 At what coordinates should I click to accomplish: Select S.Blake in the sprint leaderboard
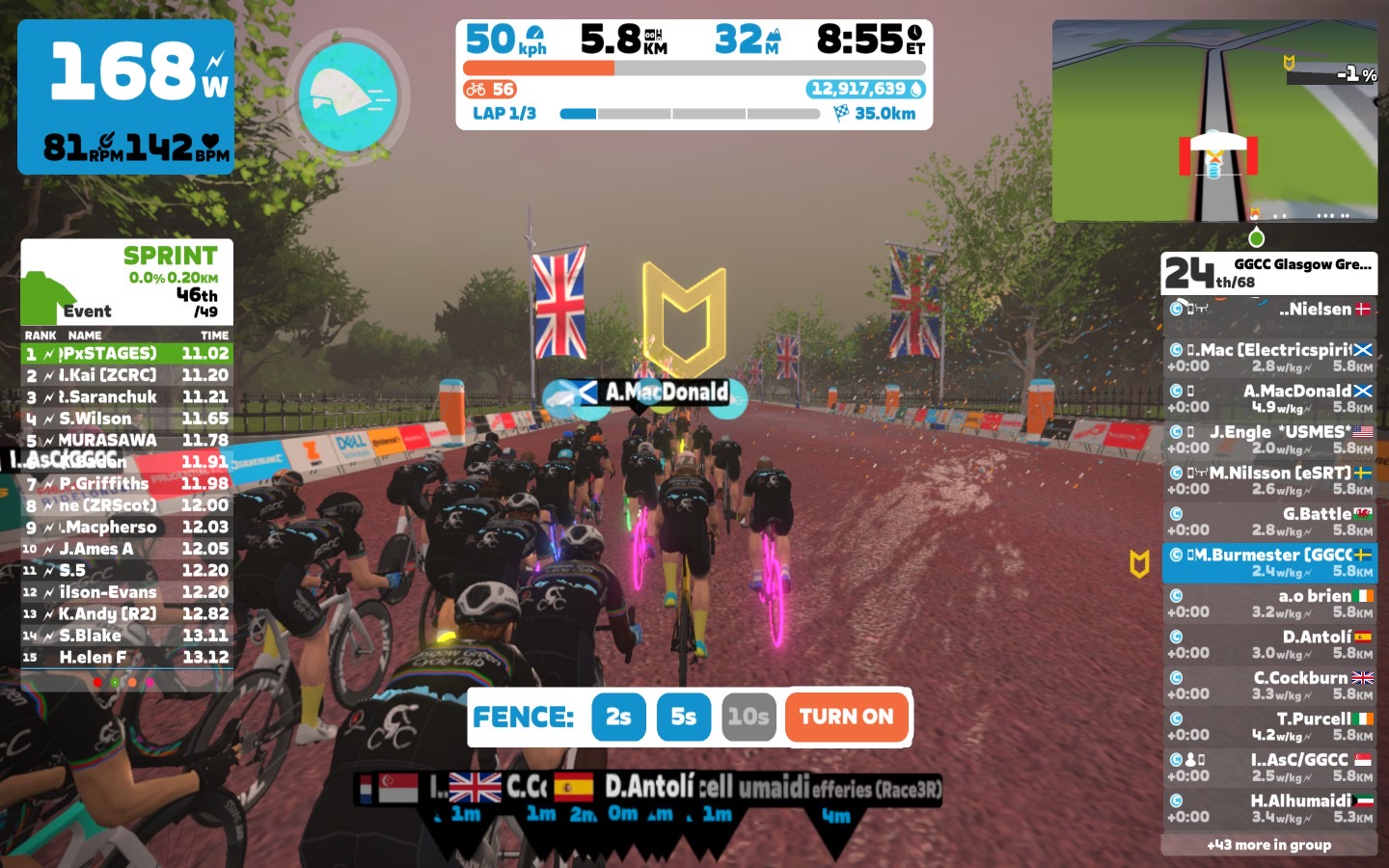[x=126, y=636]
